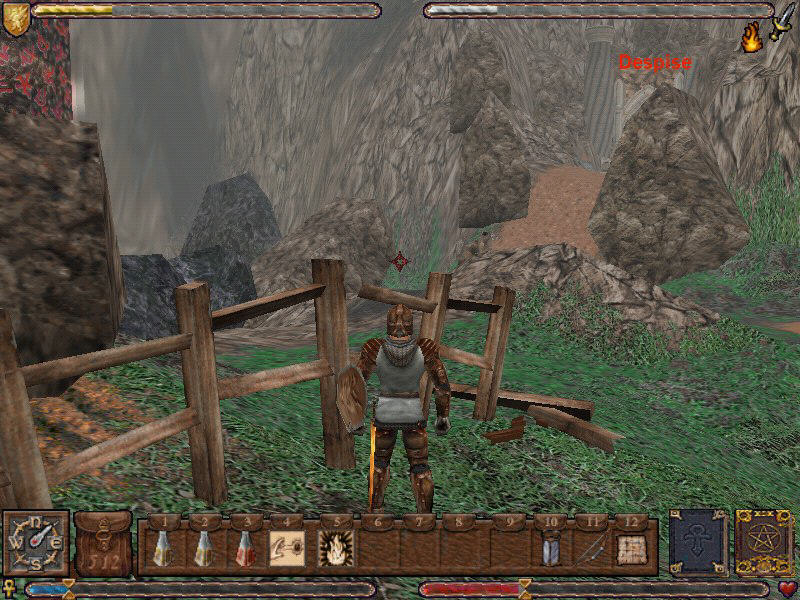Viewport: 800px width, 600px height.
Task: Open the pentagram spellbook
Action: click(763, 543)
